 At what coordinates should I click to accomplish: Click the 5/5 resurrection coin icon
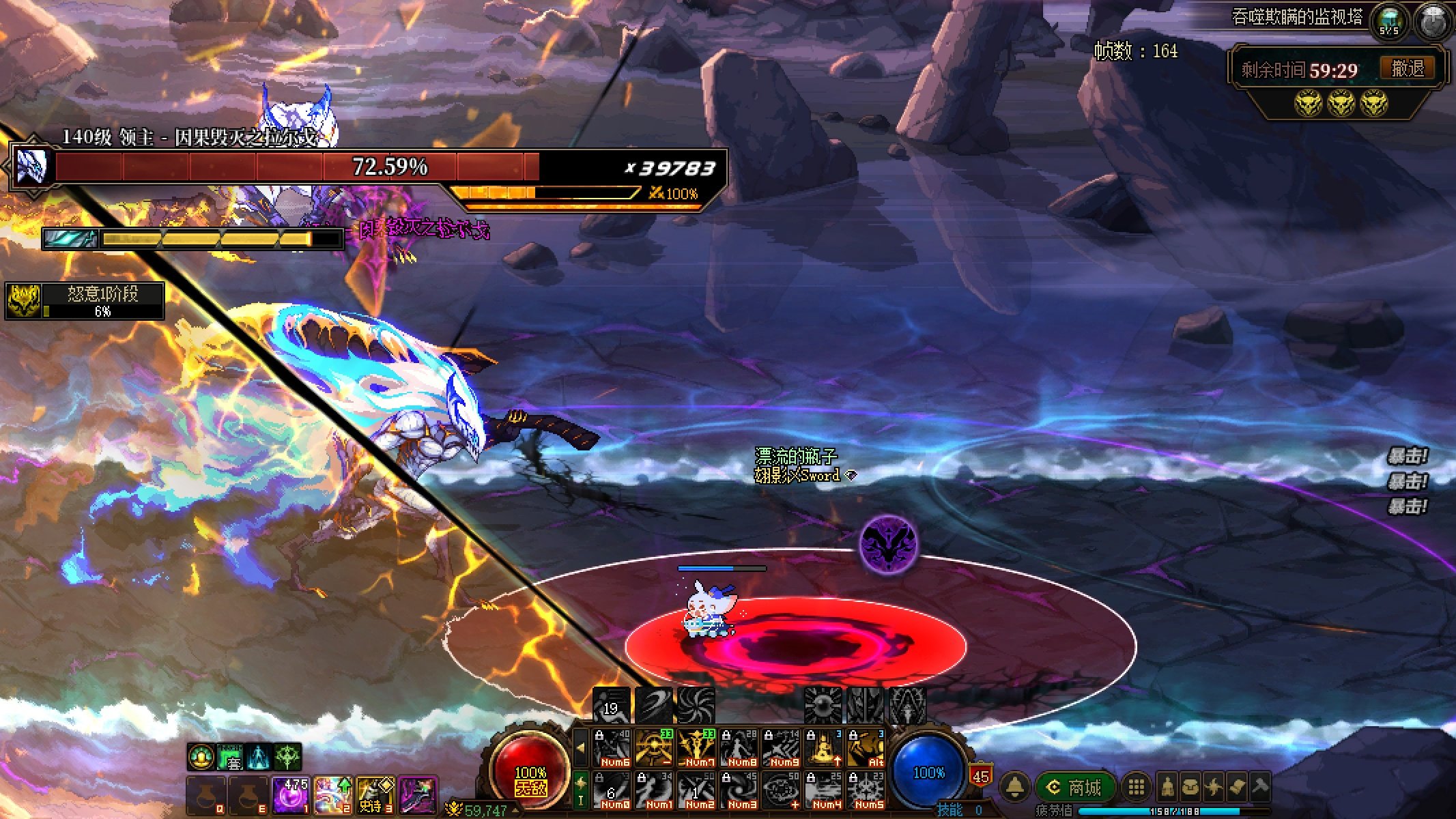pos(1388,22)
